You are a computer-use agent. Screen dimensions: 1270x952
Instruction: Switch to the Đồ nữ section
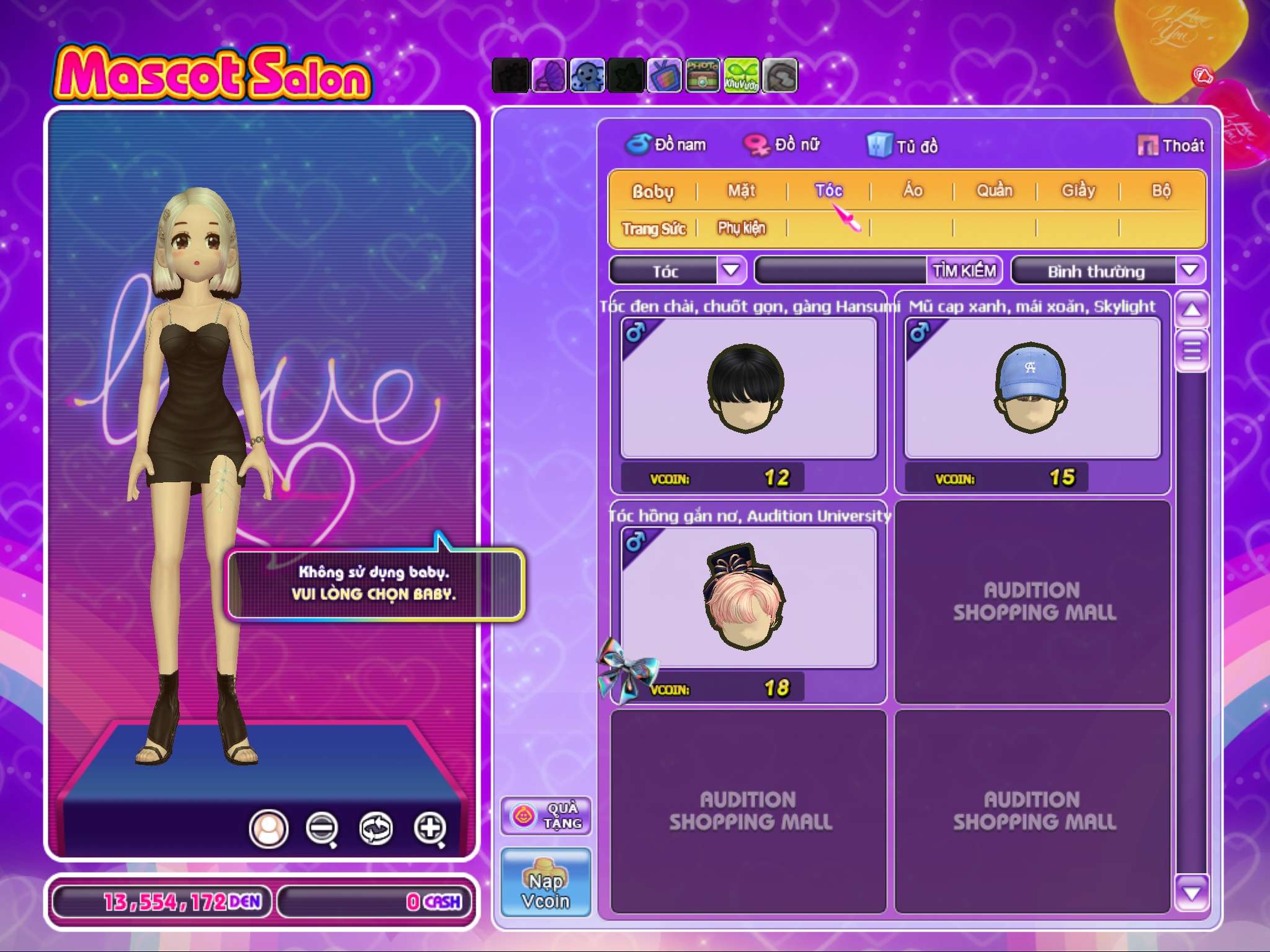coord(783,145)
